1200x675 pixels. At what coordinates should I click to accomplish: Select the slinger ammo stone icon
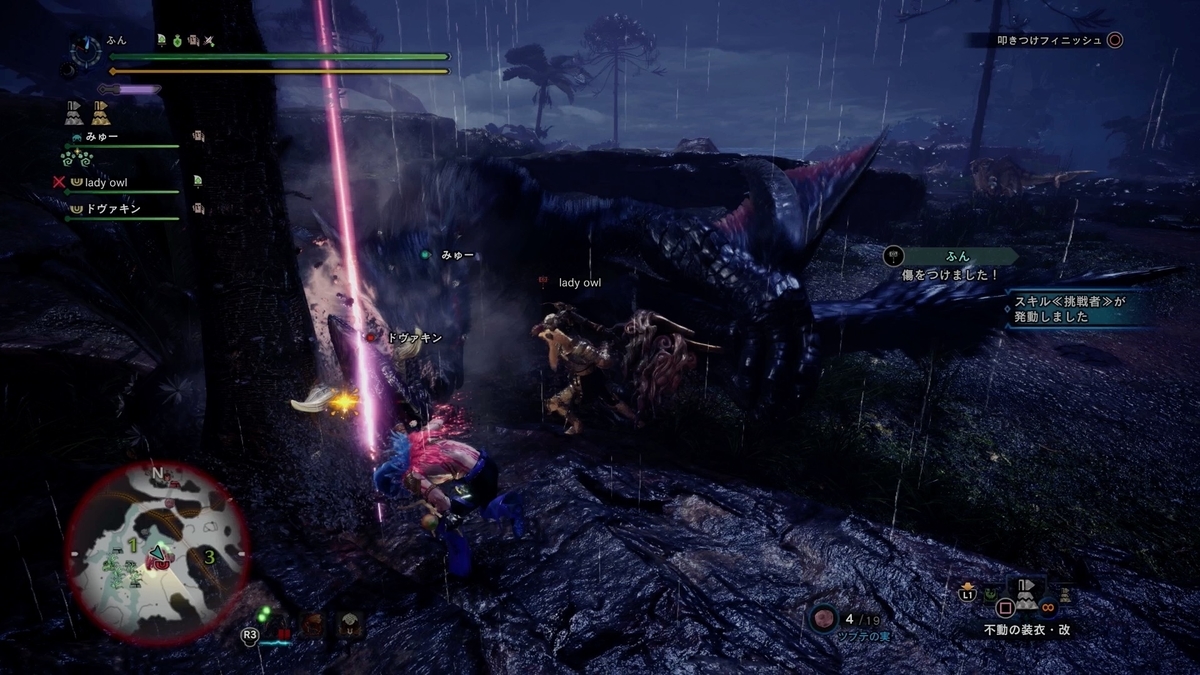point(823,618)
